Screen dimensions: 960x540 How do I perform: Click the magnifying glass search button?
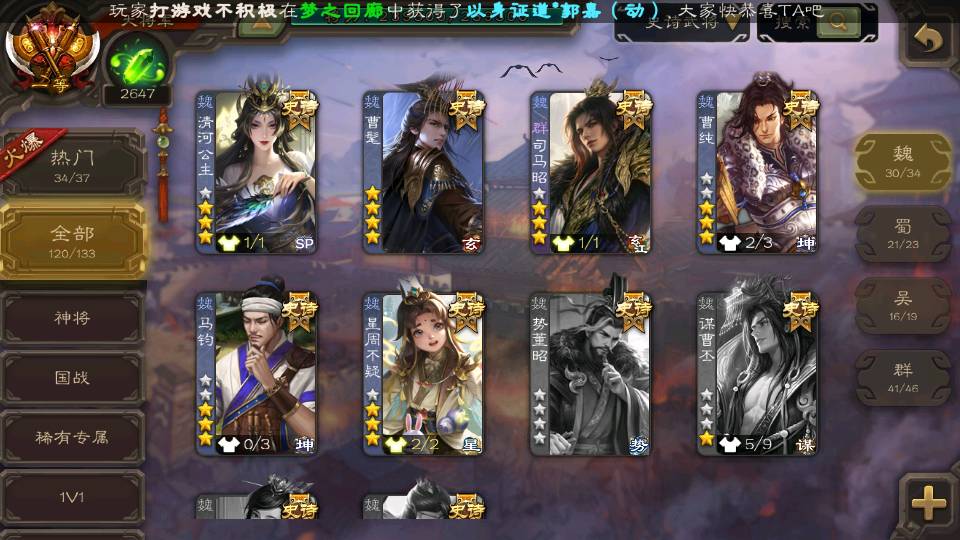coord(838,20)
